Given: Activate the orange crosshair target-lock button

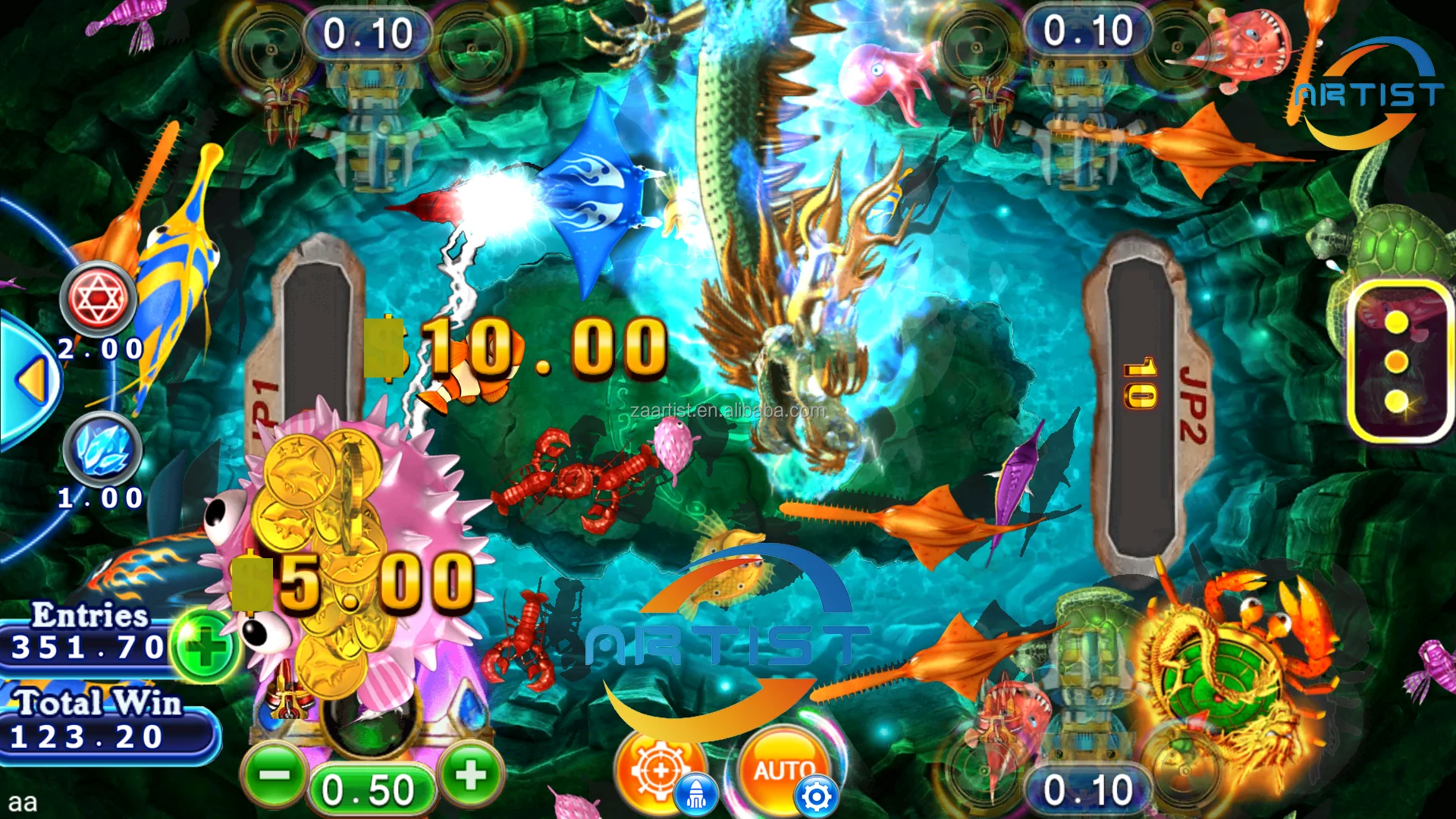Looking at the screenshot, I should click(657, 767).
